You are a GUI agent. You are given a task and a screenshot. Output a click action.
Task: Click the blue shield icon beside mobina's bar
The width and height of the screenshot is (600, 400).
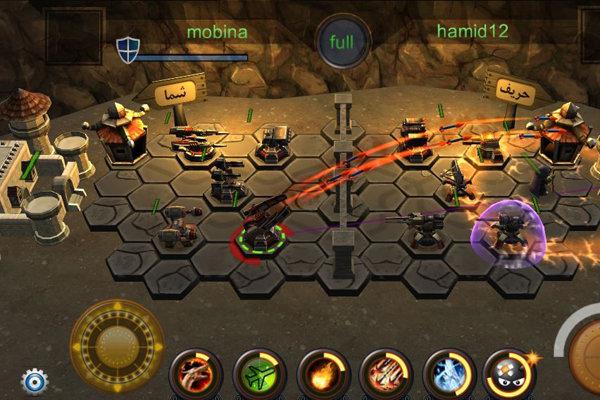pos(127,48)
